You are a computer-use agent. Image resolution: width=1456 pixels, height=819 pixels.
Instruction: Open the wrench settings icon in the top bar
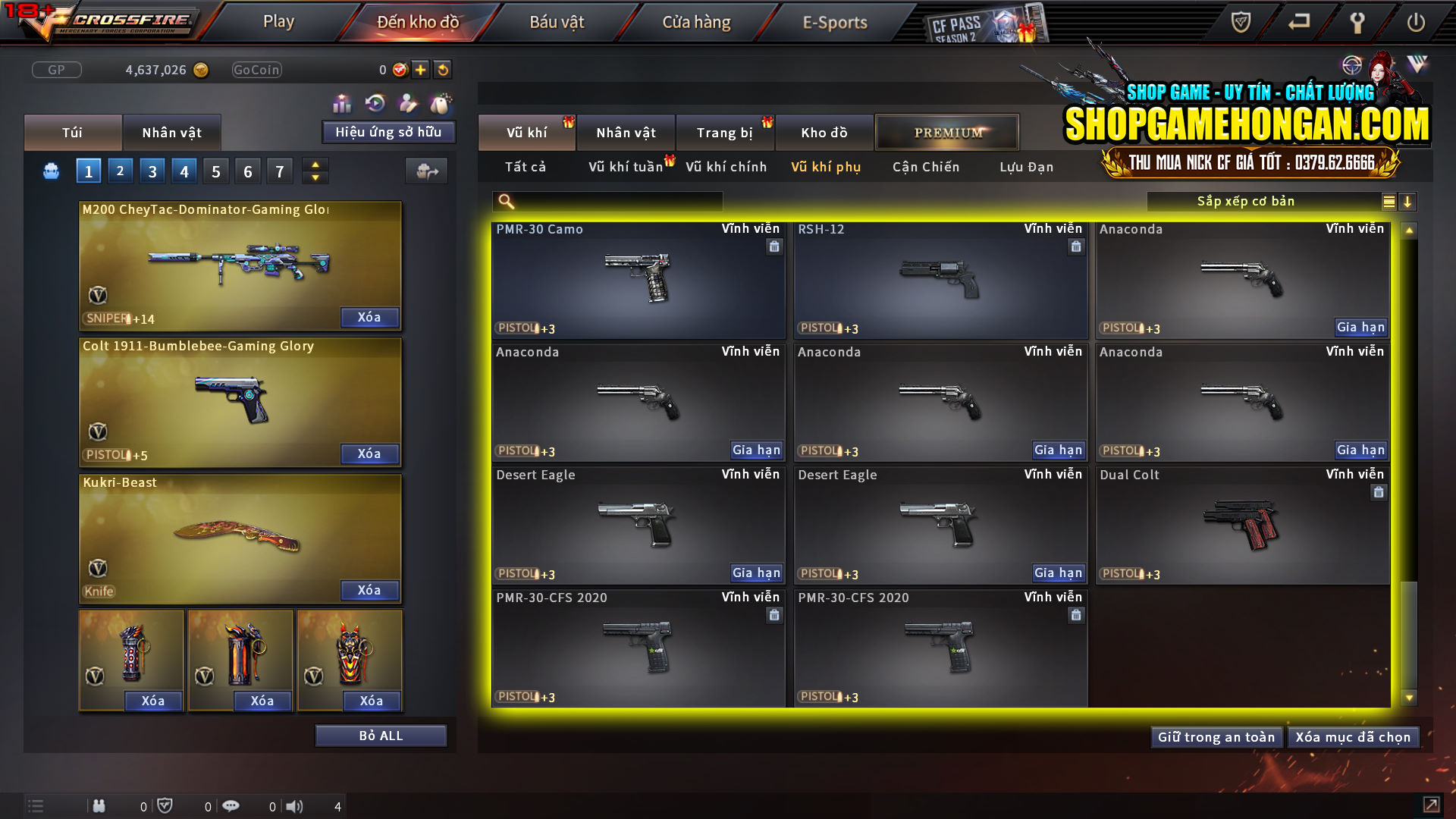pos(1357,22)
